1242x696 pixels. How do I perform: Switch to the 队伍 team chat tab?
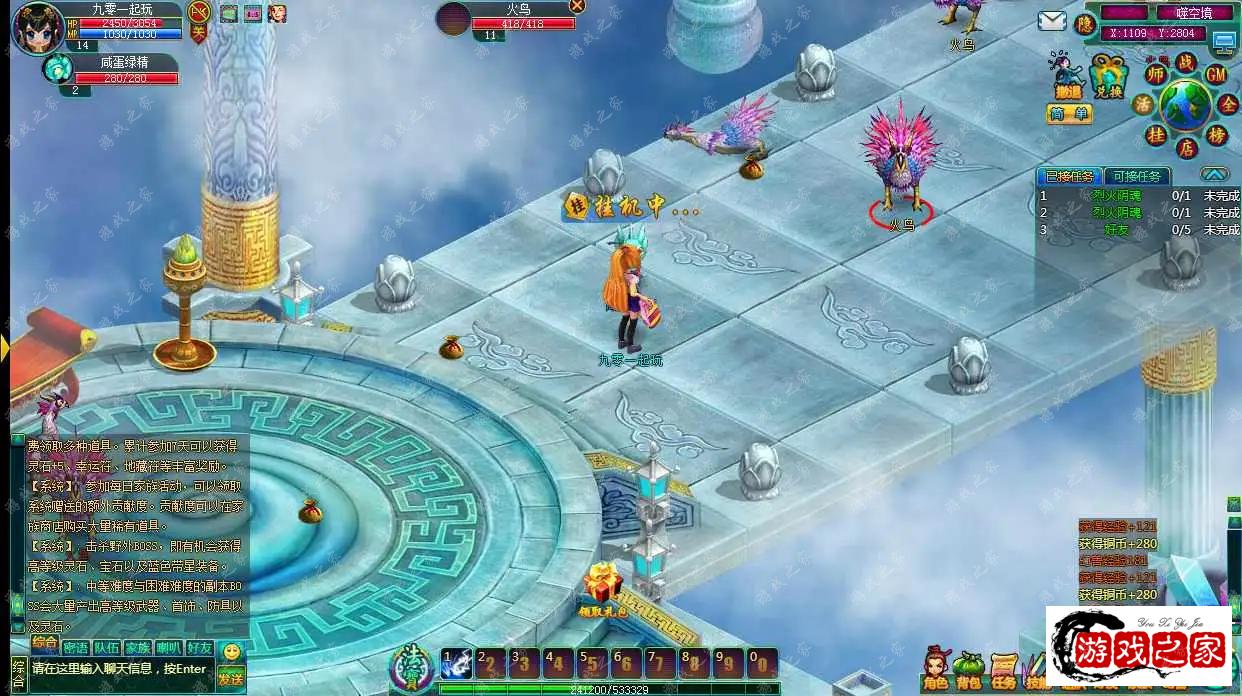click(x=107, y=648)
